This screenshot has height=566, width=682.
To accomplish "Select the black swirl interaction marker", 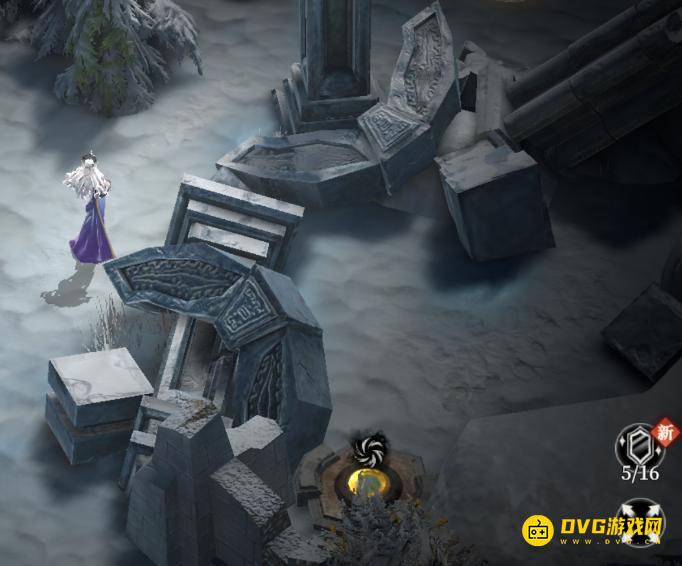I will pyautogui.click(x=369, y=449).
